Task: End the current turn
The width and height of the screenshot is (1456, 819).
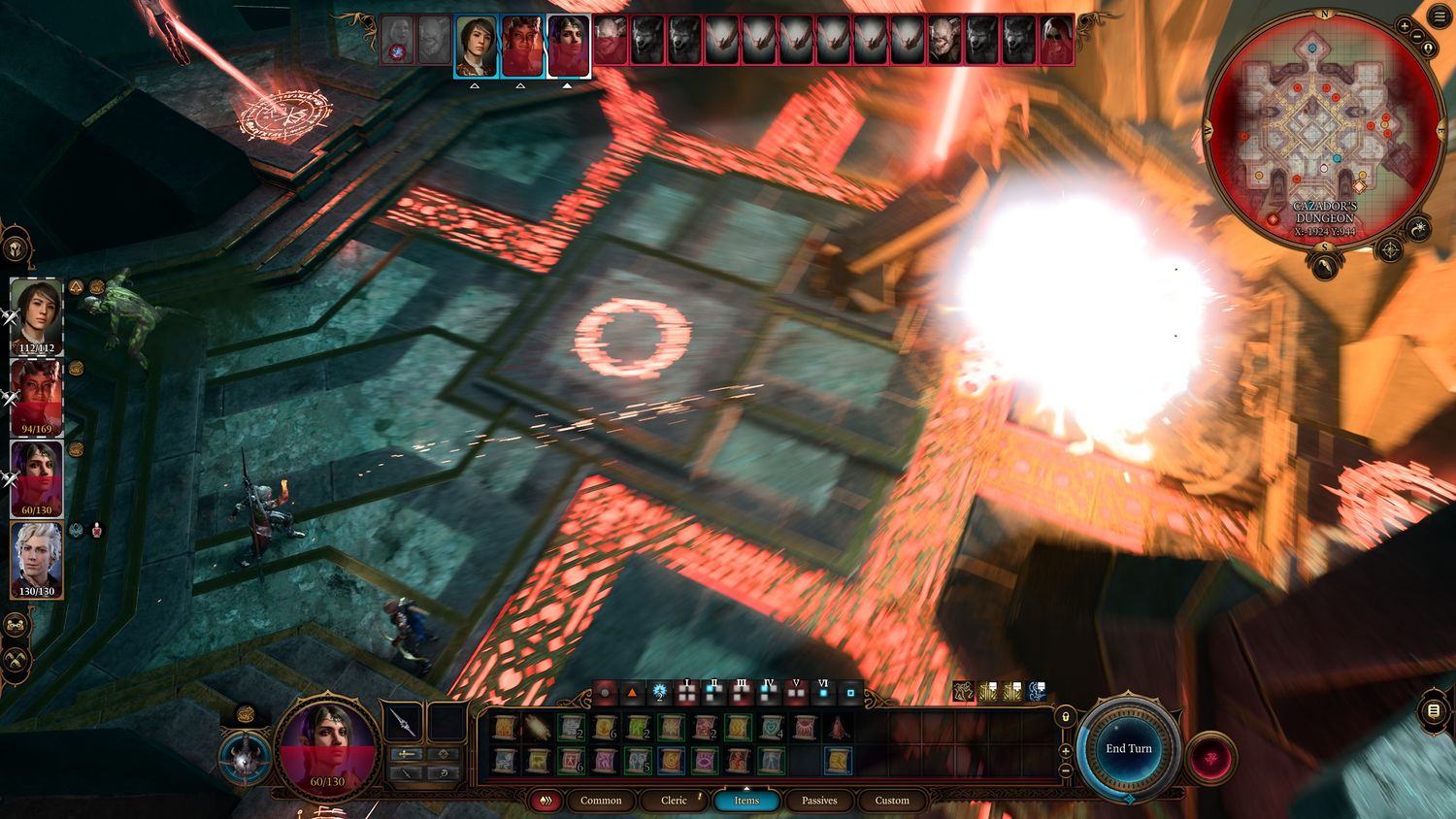Action: click(1128, 748)
